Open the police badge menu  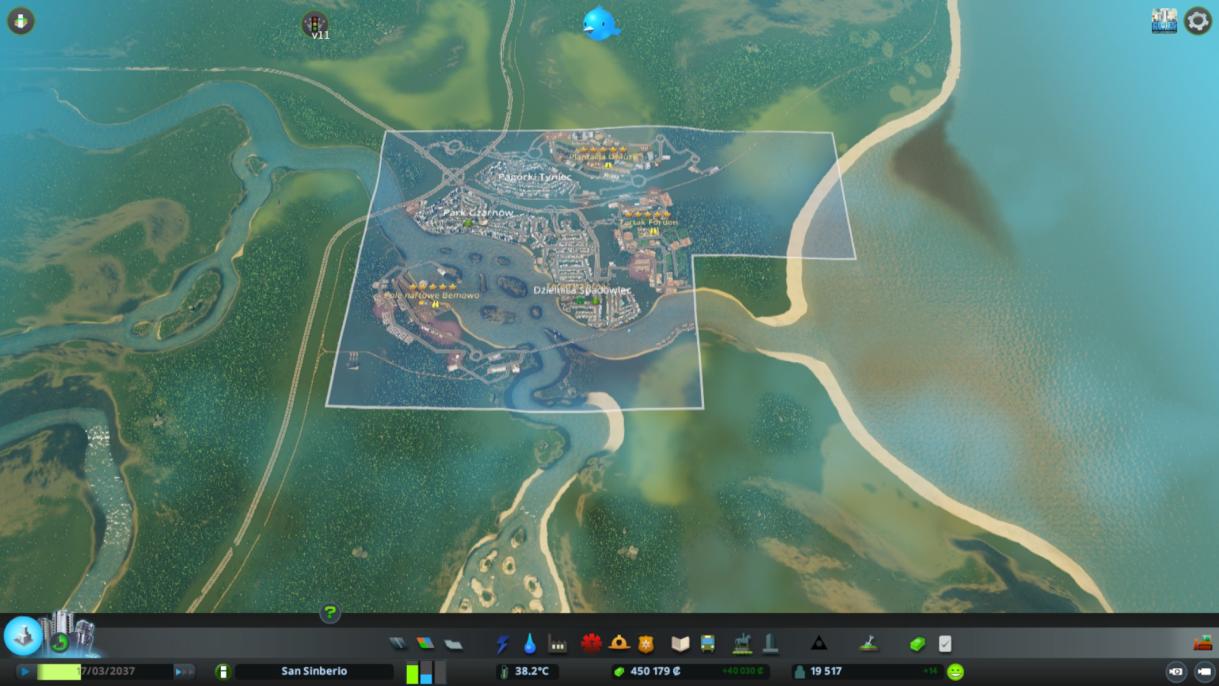click(x=646, y=643)
